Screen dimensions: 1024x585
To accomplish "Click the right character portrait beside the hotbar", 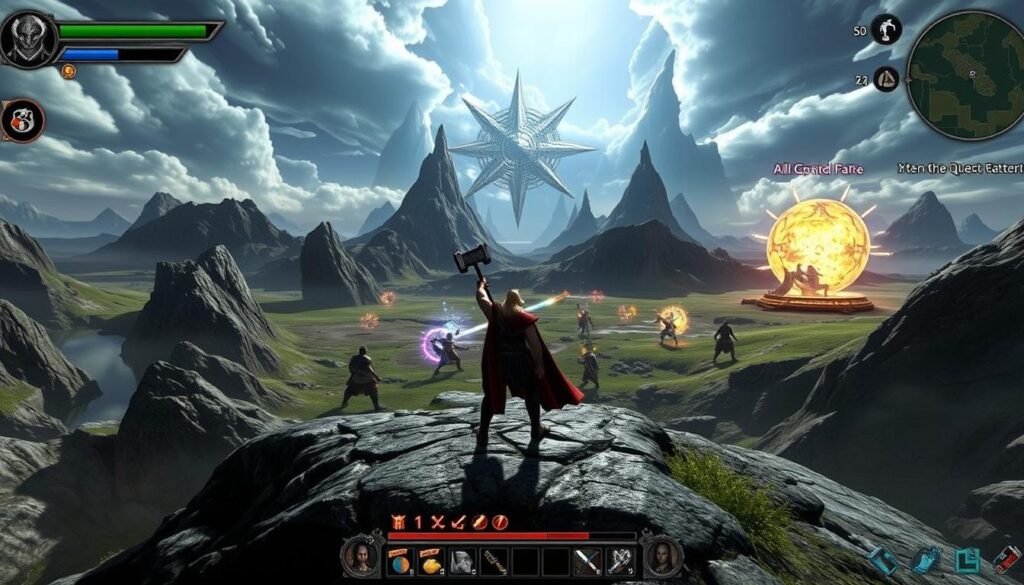I will click(662, 556).
